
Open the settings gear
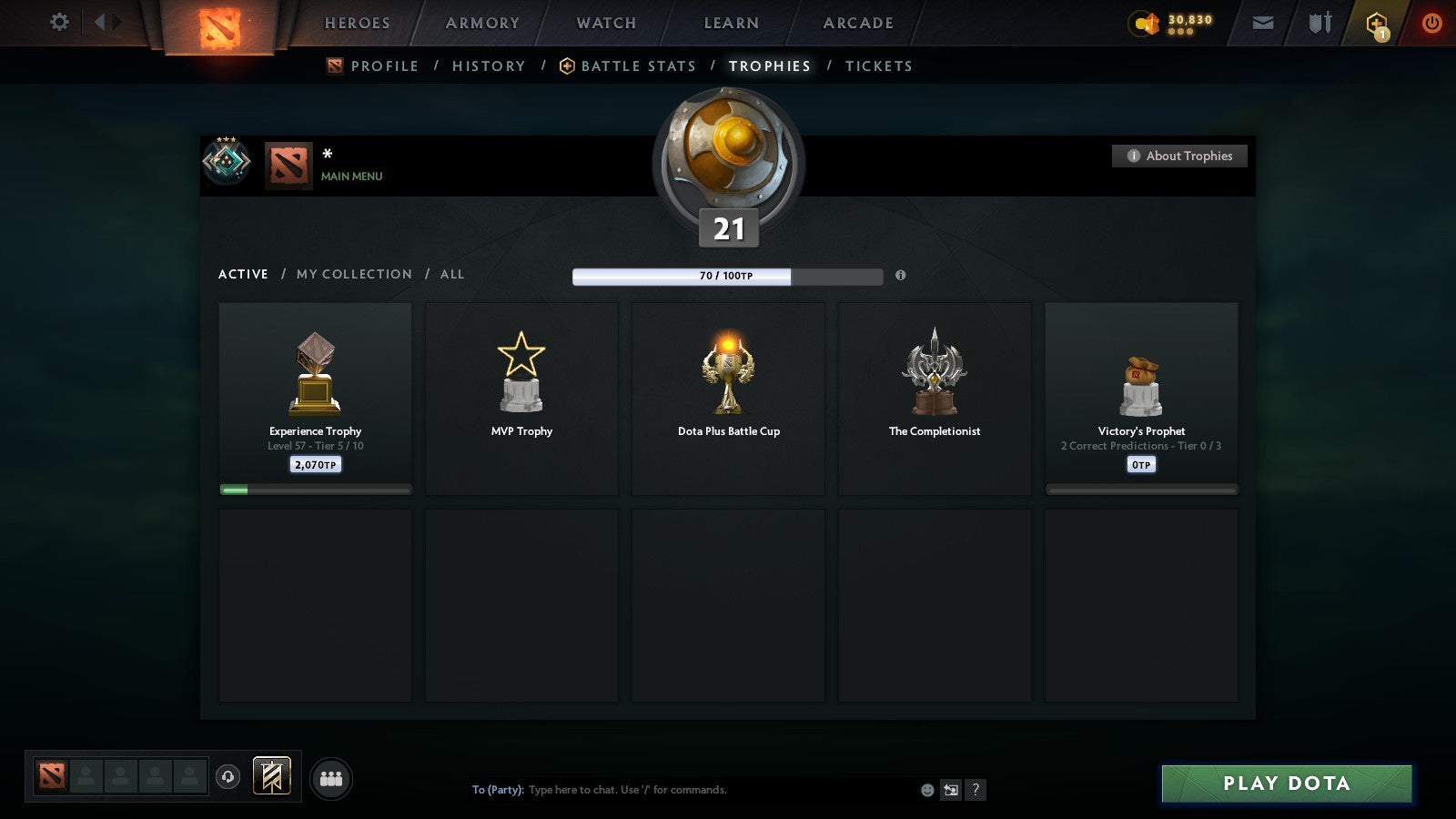pyautogui.click(x=58, y=23)
